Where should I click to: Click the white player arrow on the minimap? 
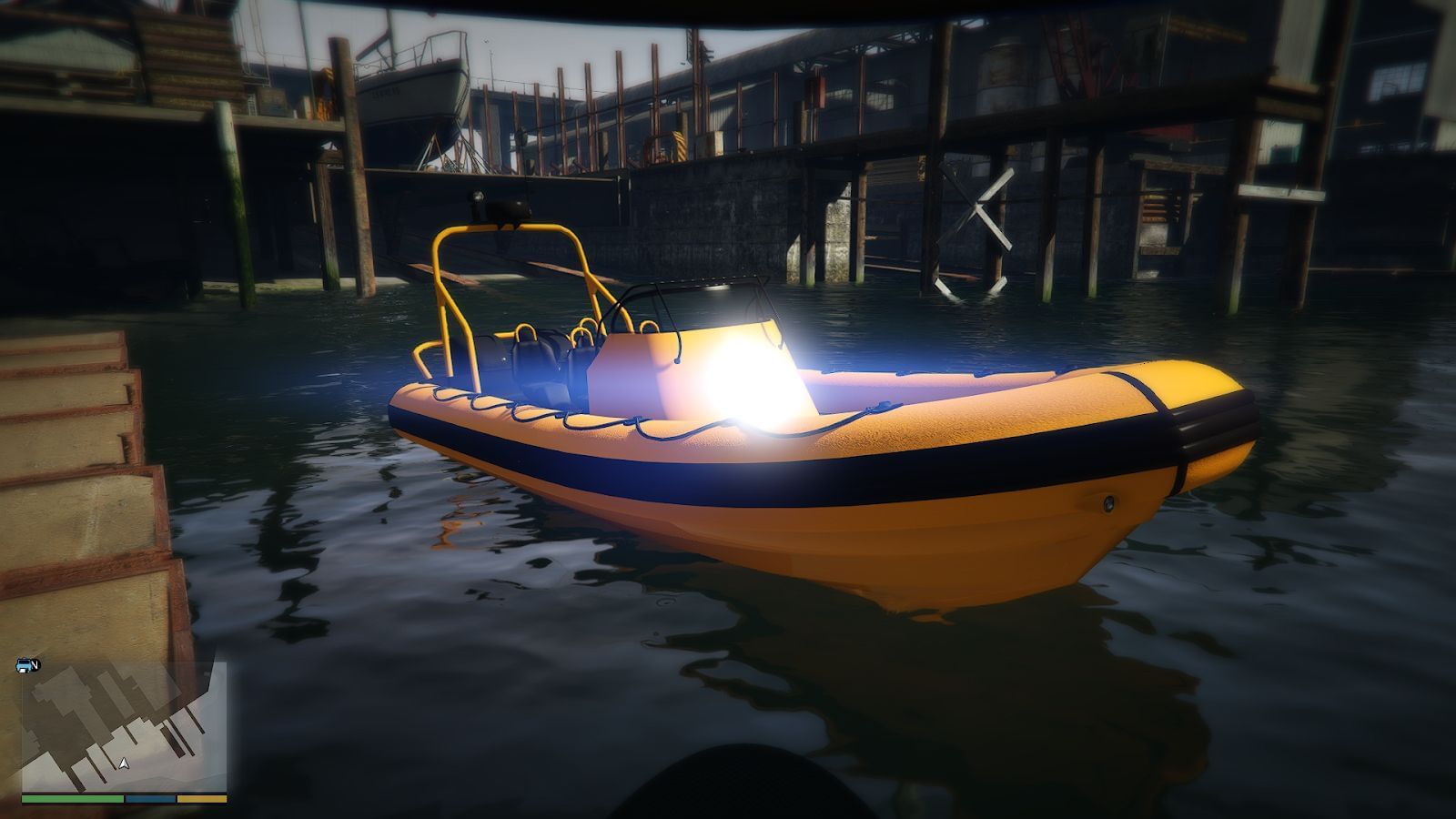point(124,763)
